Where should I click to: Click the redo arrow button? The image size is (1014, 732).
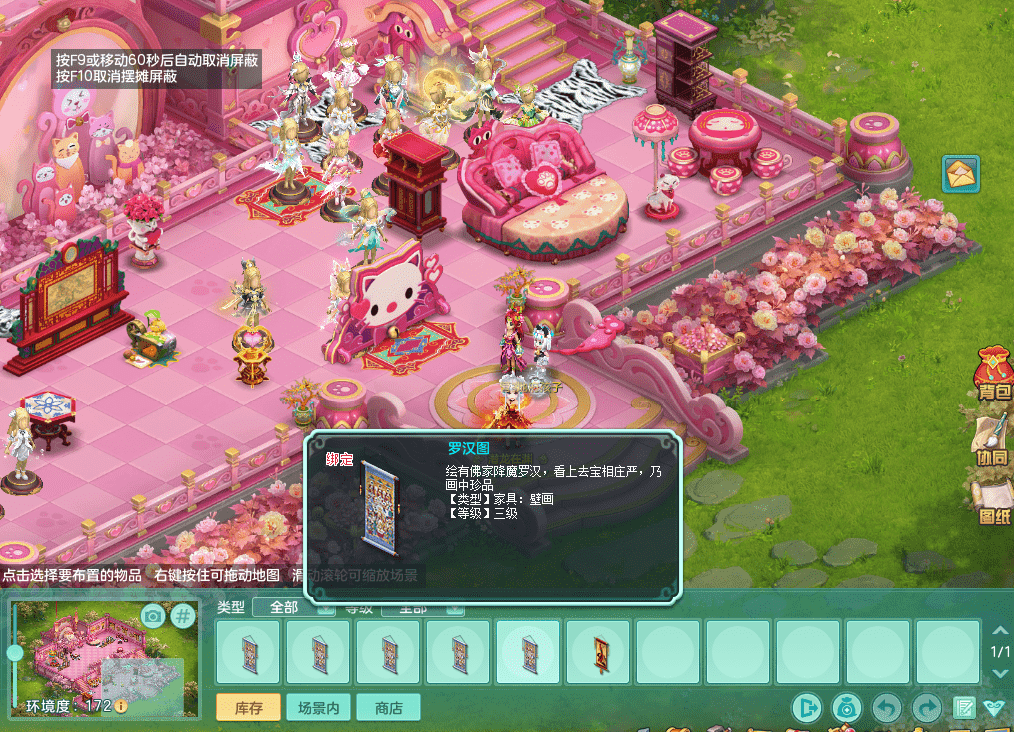point(927,708)
